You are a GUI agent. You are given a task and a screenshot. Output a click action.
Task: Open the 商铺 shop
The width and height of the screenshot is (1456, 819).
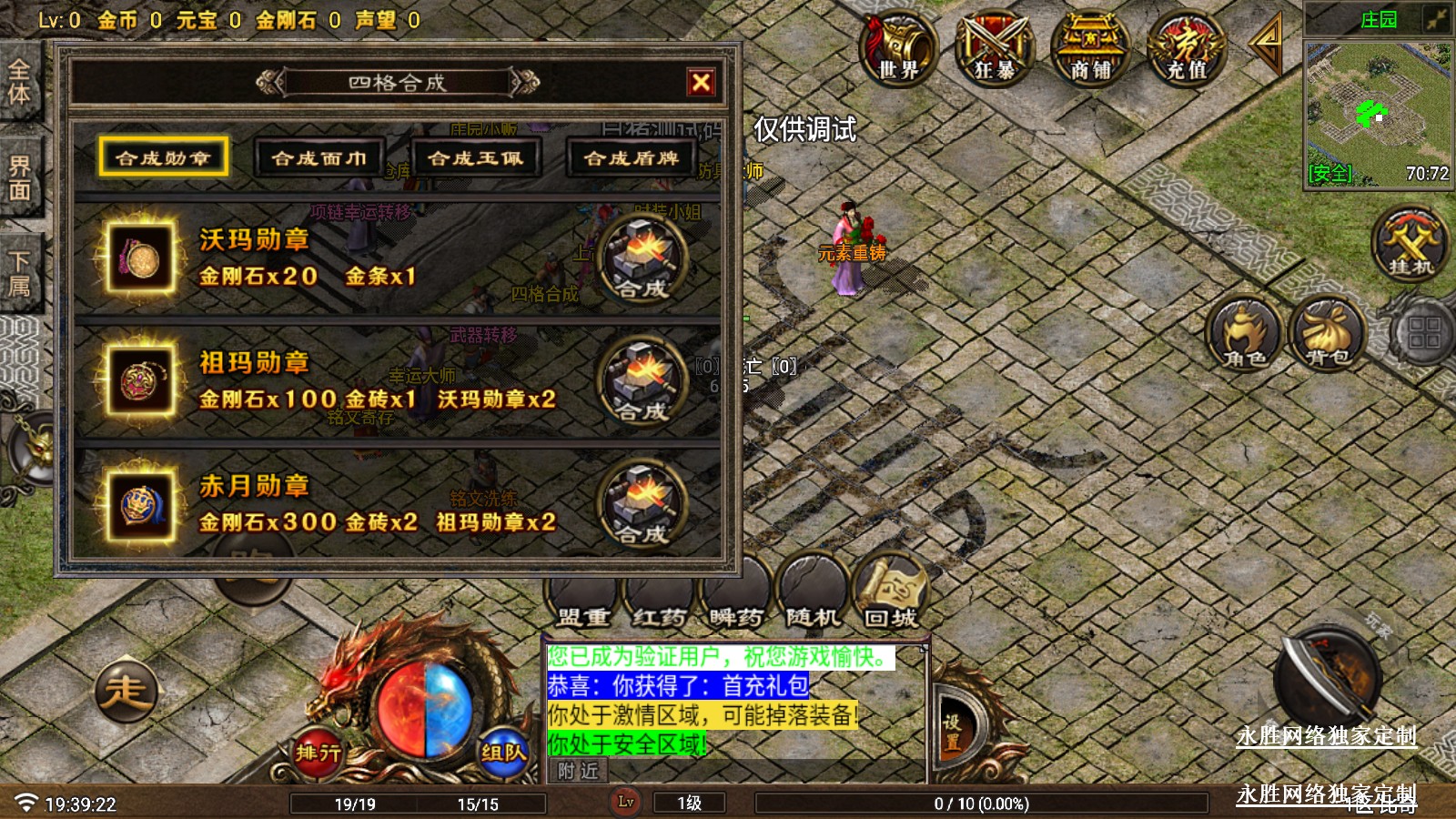click(x=1090, y=47)
